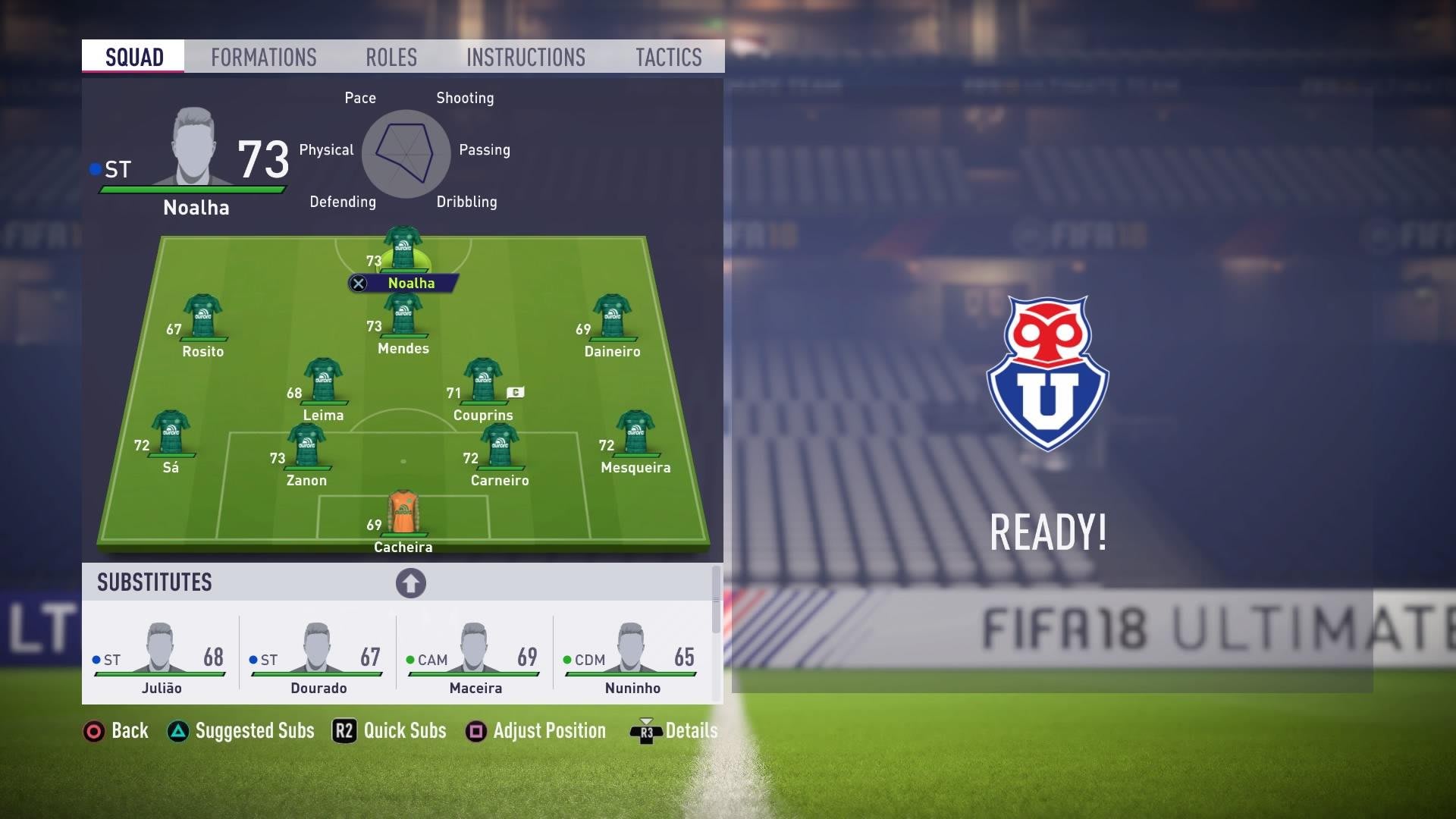The width and height of the screenshot is (1456, 819).
Task: Switch to the Formations tab
Action: coord(263,58)
